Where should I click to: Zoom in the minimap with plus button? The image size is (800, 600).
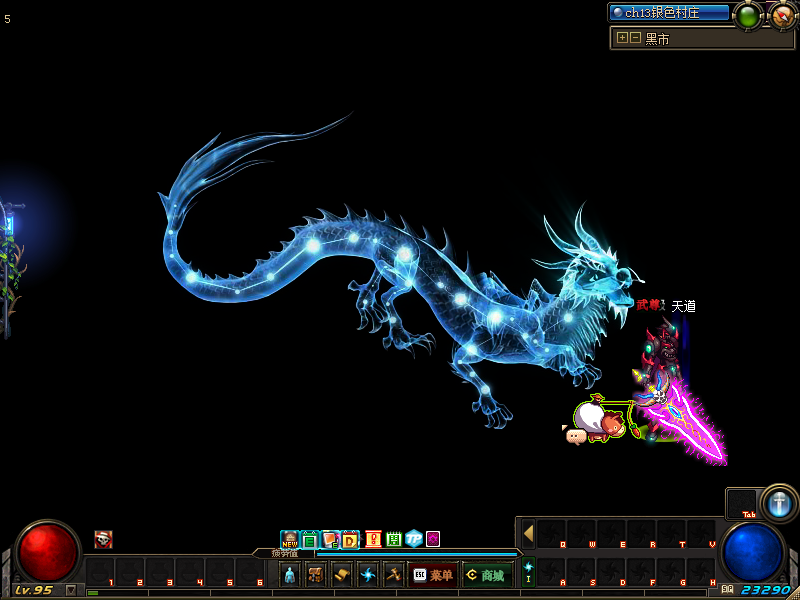pos(623,38)
